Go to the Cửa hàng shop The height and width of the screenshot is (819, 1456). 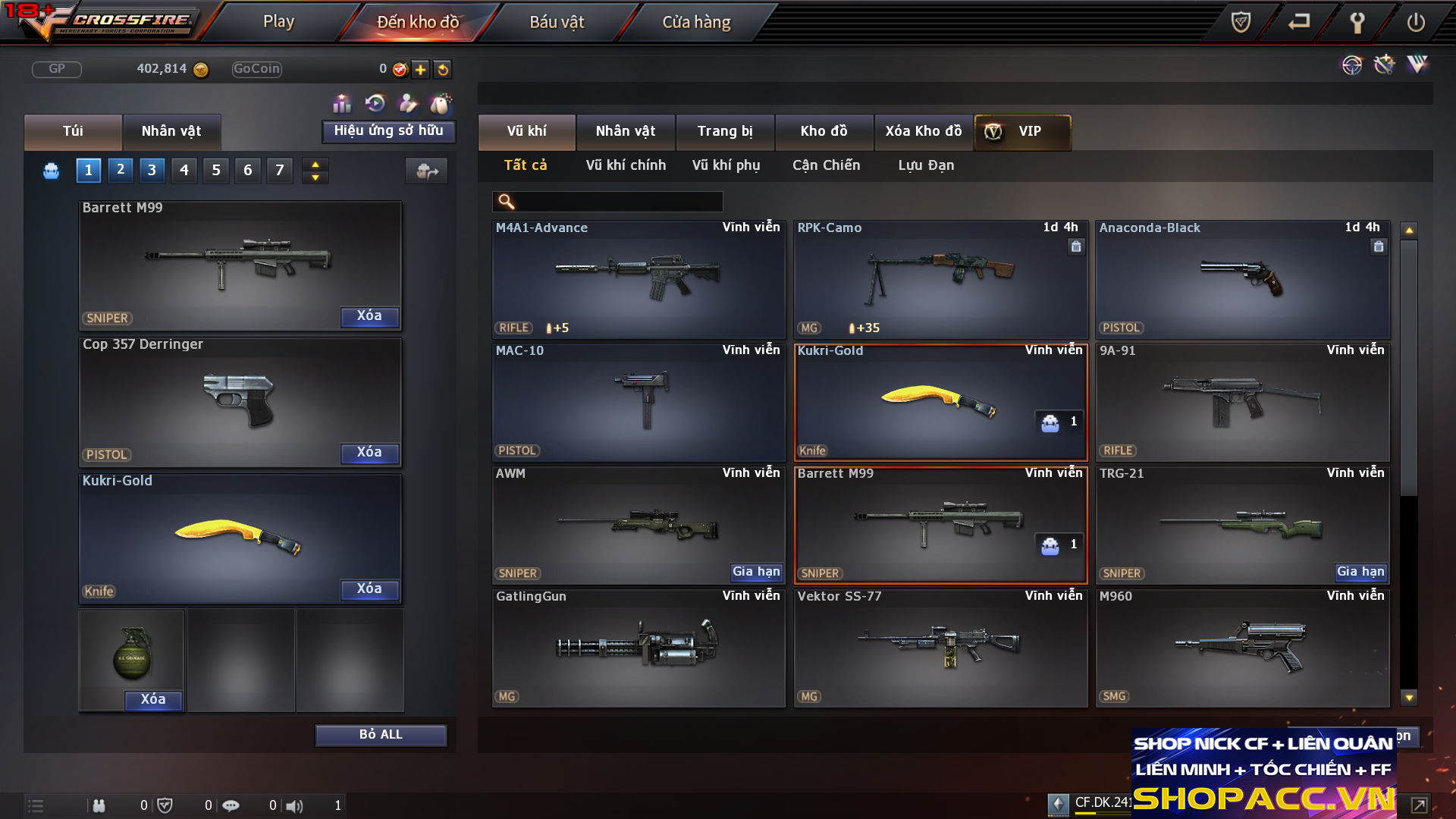point(696,22)
